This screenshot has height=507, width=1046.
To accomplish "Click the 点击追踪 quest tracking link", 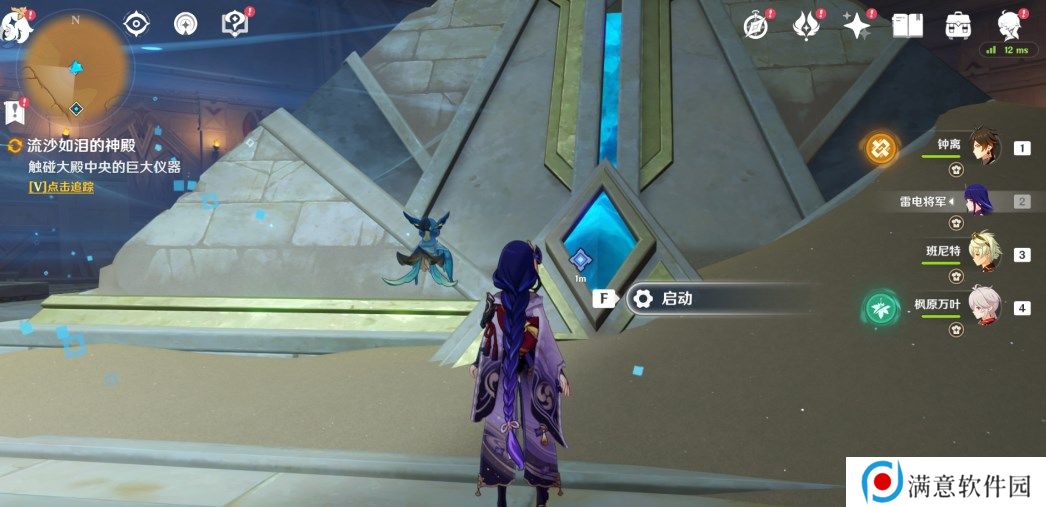I will (x=61, y=187).
